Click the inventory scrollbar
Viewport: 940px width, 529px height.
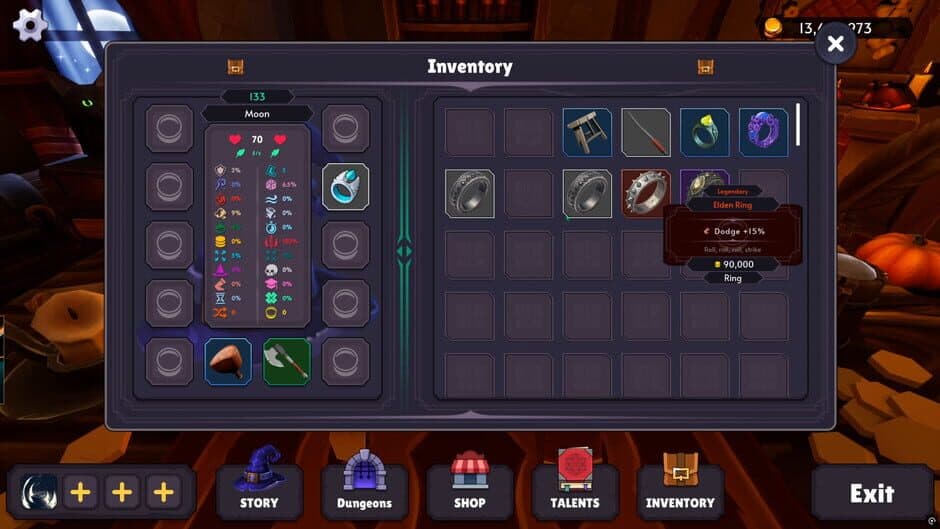pos(797,125)
